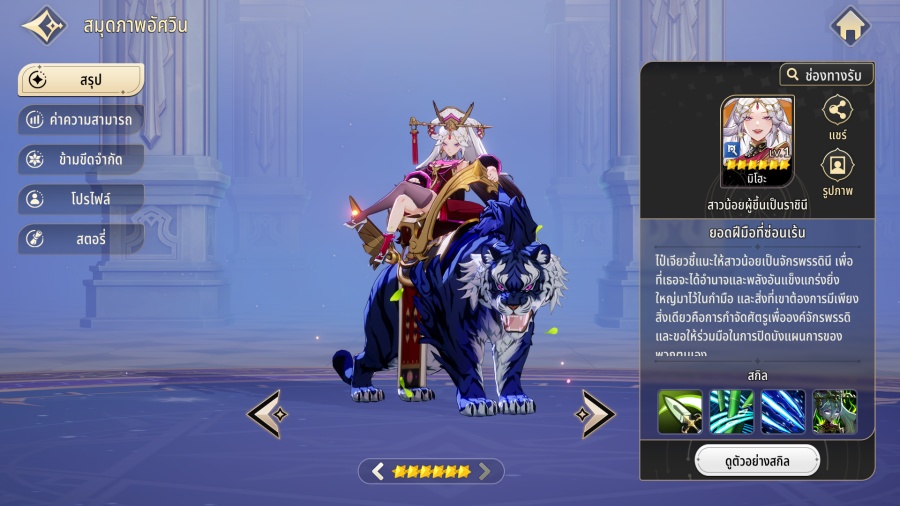Increase star grade with right chevron
This screenshot has height=506, width=900.
coord(485,471)
